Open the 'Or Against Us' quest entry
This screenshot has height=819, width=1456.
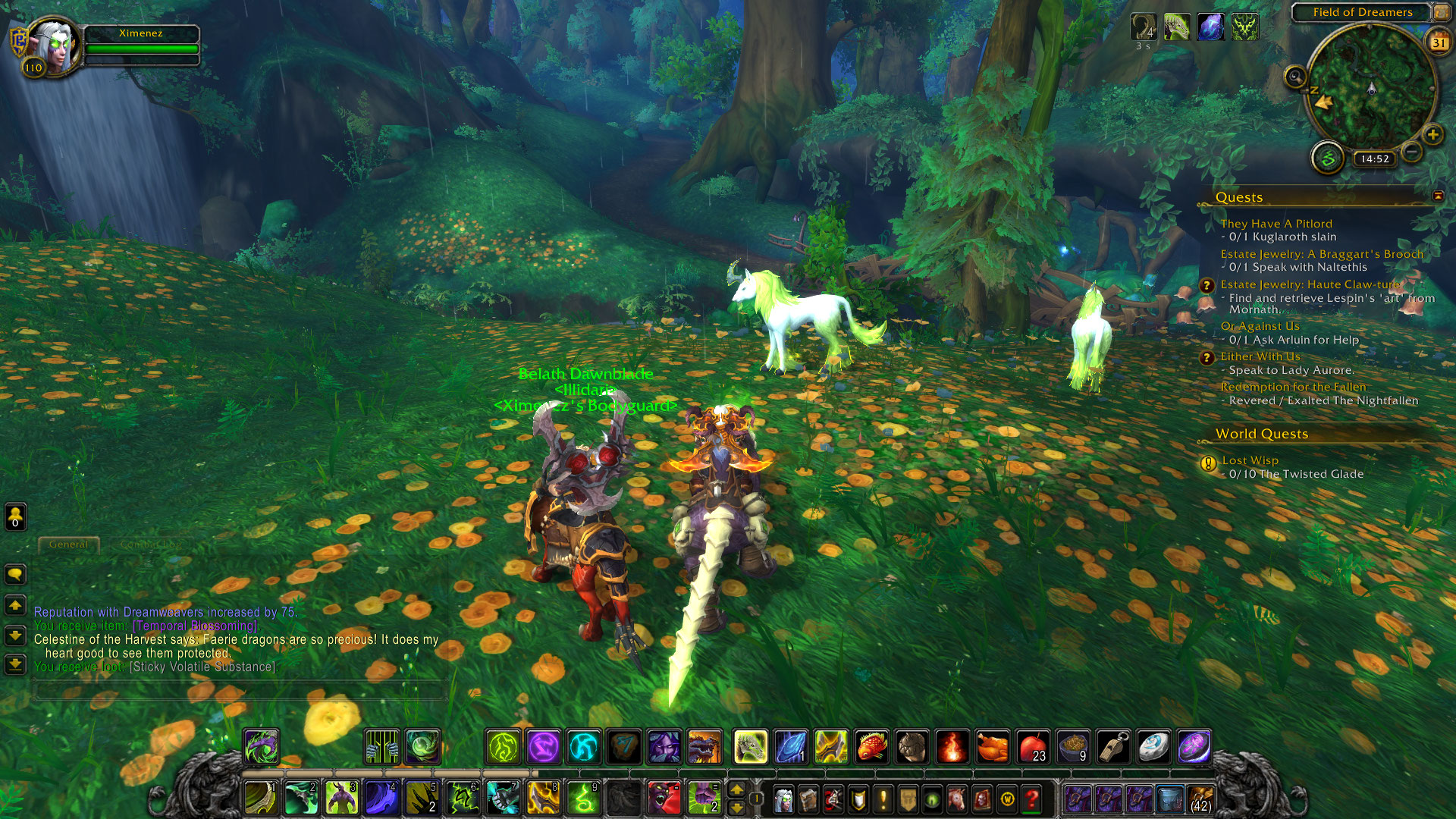(x=1260, y=326)
